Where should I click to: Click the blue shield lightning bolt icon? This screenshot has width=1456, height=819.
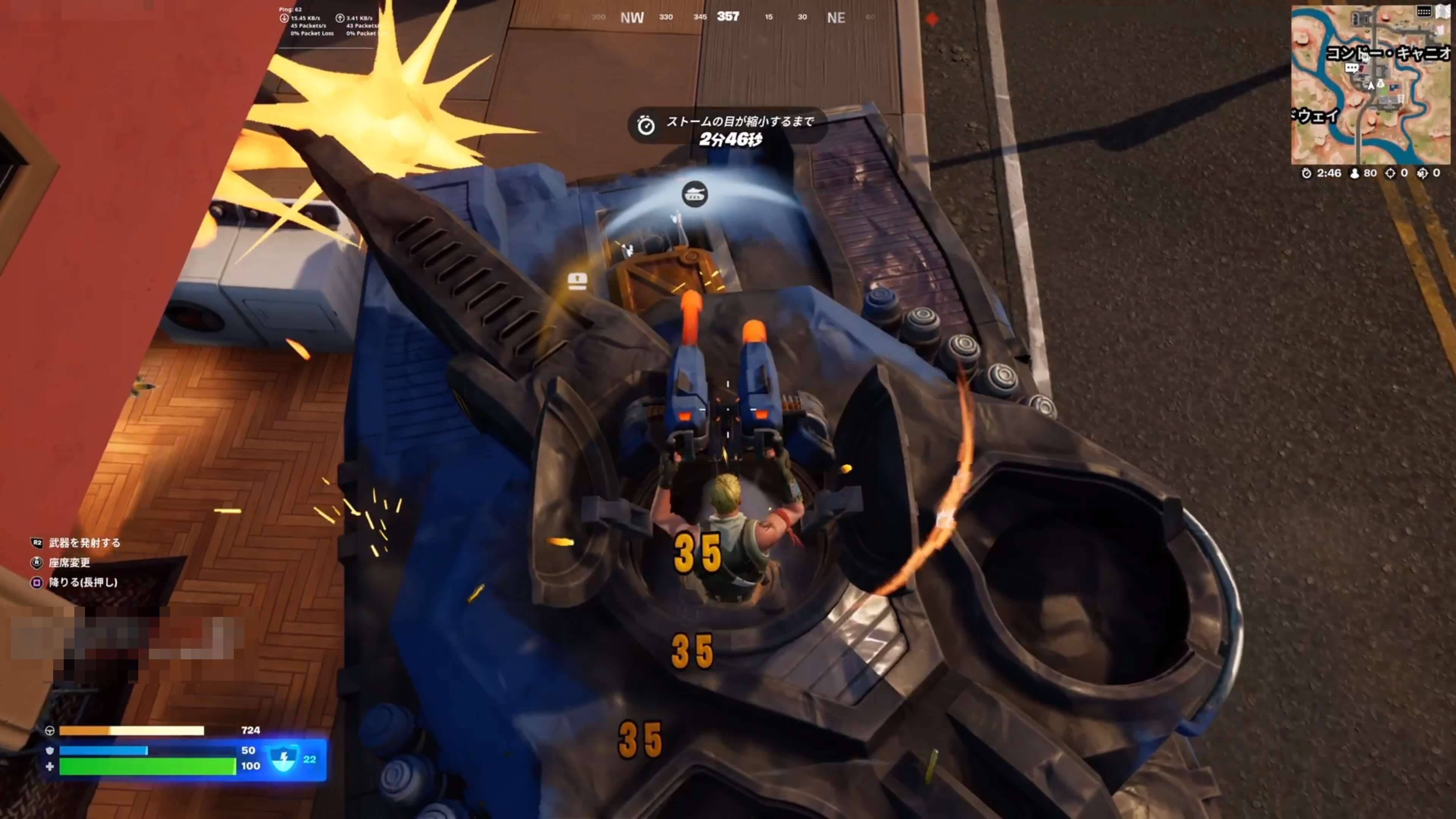(283, 759)
